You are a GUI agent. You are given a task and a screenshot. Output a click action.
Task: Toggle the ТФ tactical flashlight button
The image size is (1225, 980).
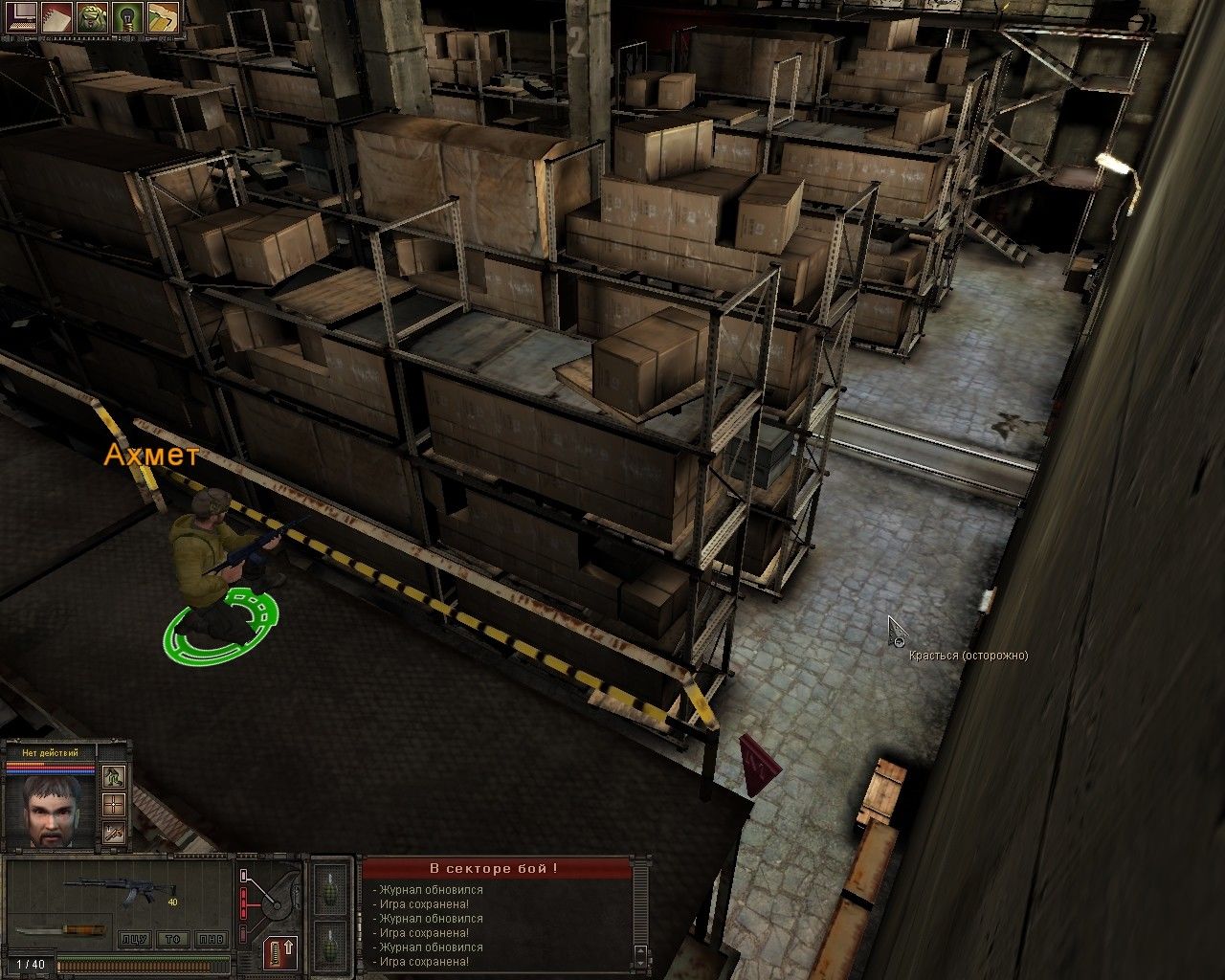[x=172, y=939]
